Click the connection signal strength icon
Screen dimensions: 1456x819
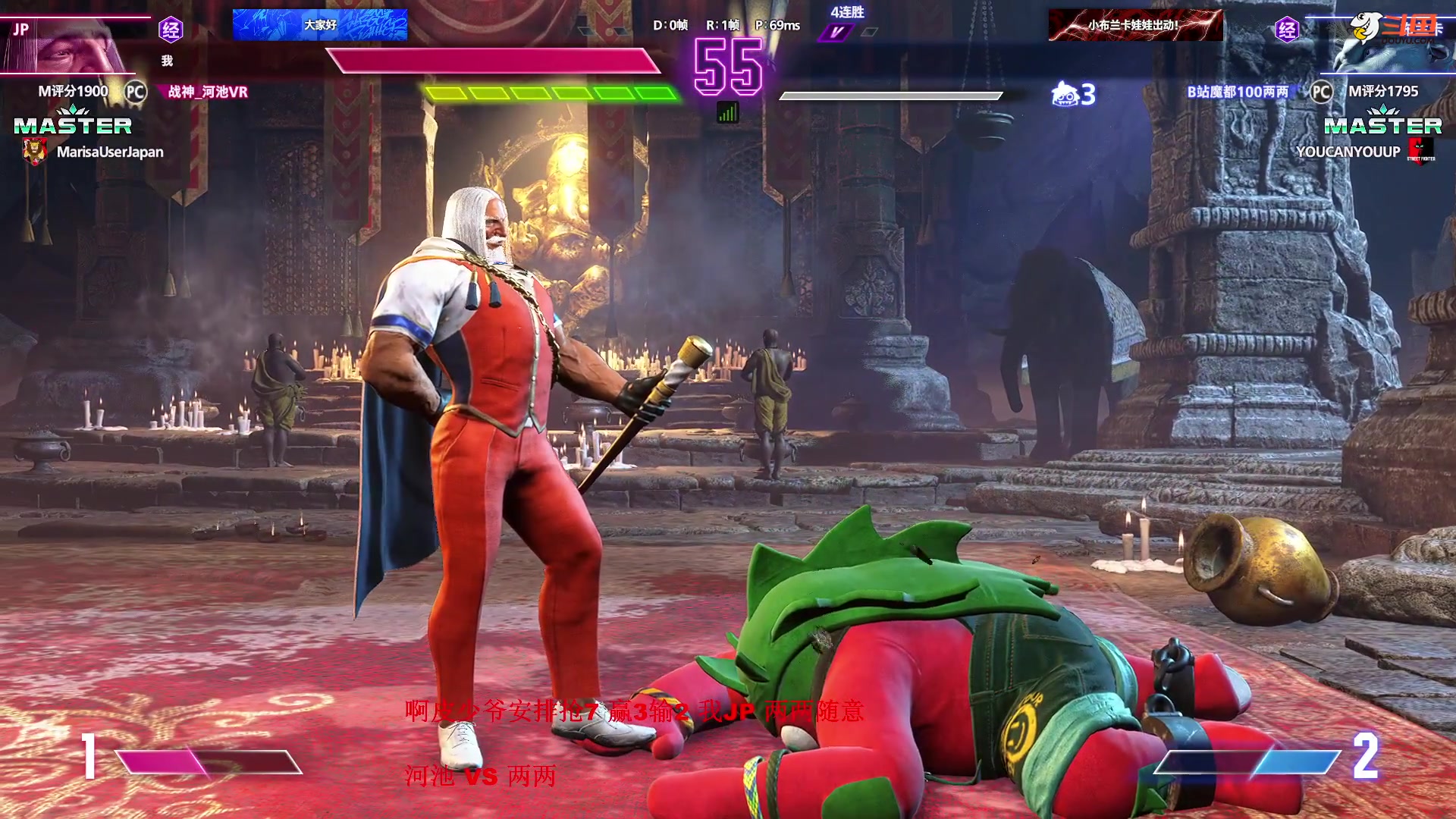click(x=727, y=113)
